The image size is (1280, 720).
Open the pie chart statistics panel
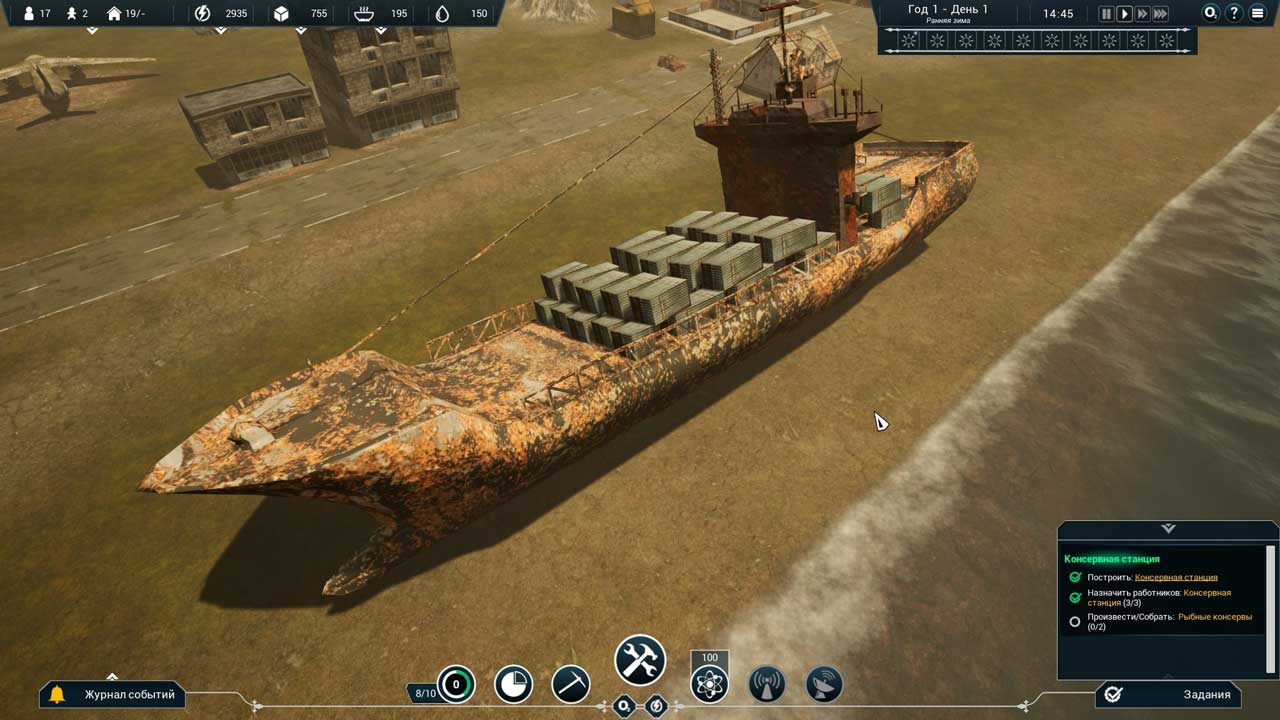(513, 685)
